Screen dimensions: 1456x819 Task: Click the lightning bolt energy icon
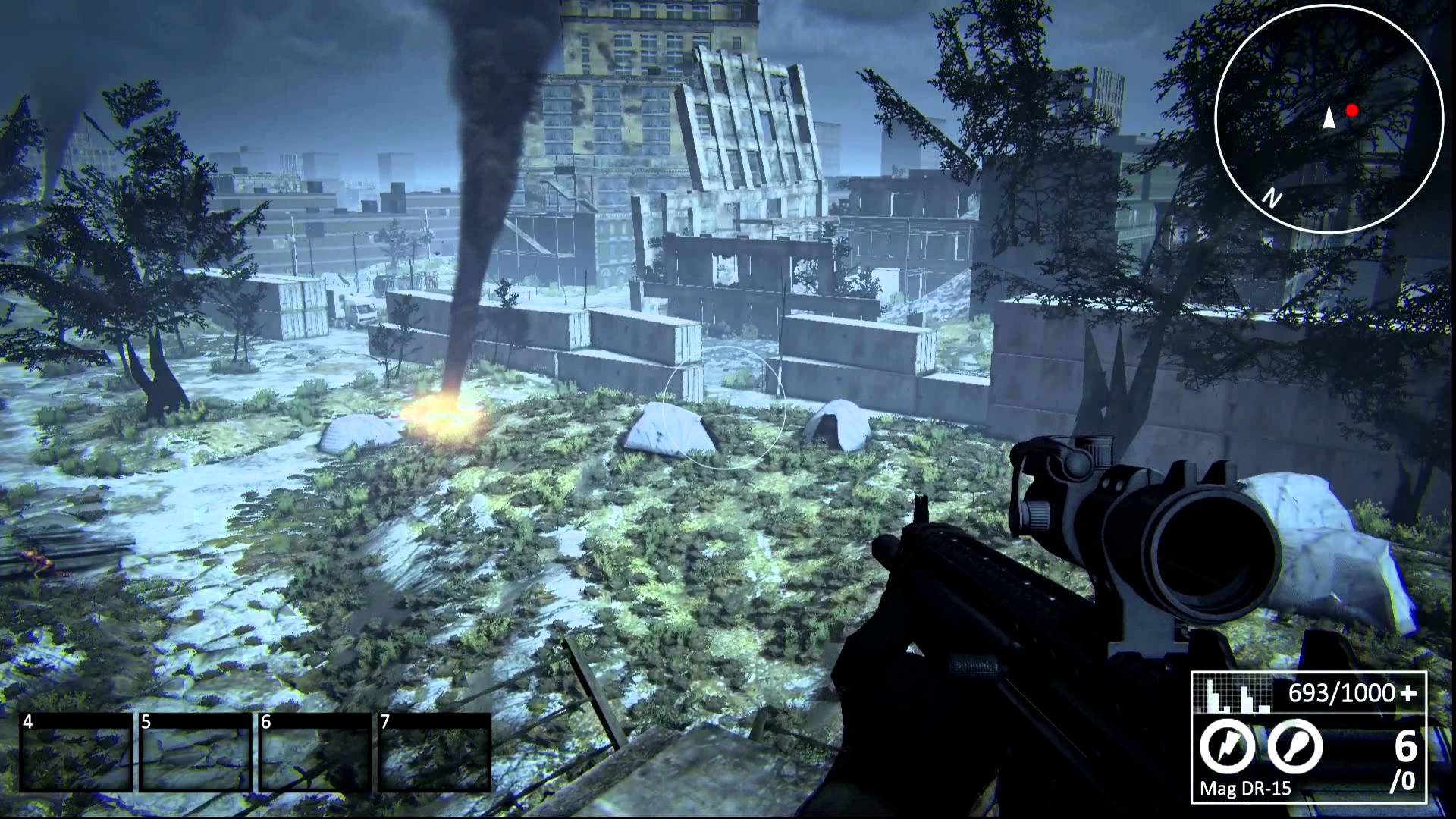pos(1227,747)
